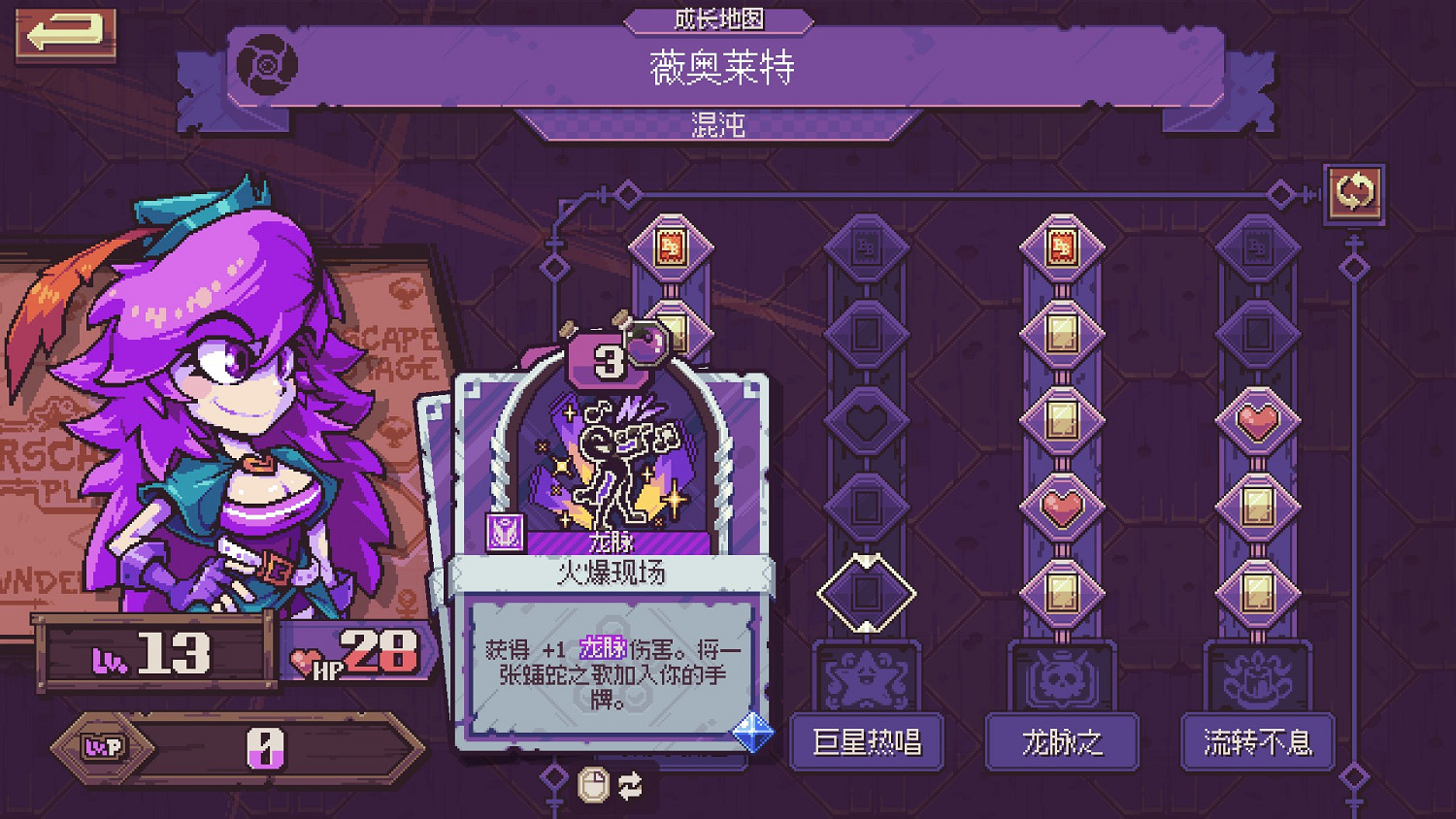This screenshot has height=819, width=1456.
Task: Click the skull icon above the 龙脉之 label
Action: point(1061,679)
